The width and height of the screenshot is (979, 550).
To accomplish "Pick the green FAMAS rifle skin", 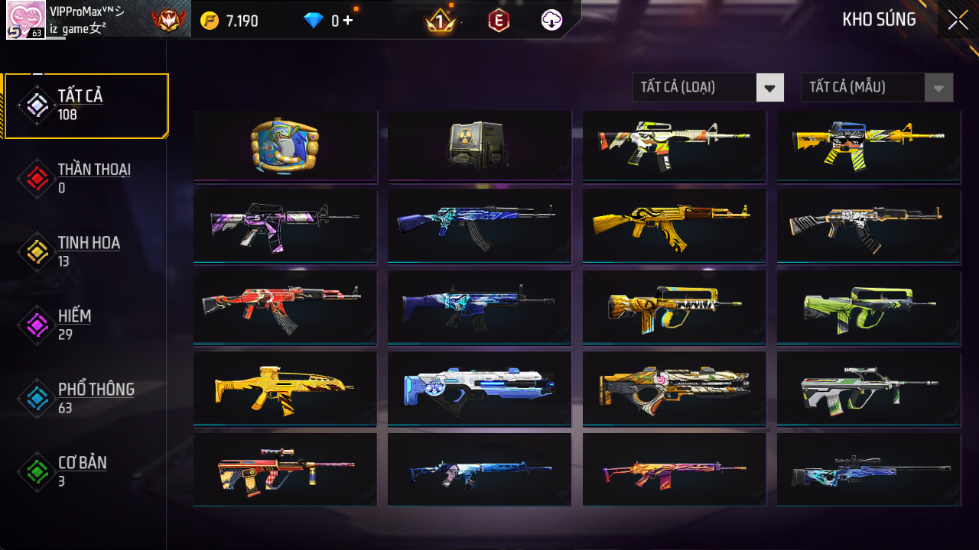I will pyautogui.click(x=869, y=307).
